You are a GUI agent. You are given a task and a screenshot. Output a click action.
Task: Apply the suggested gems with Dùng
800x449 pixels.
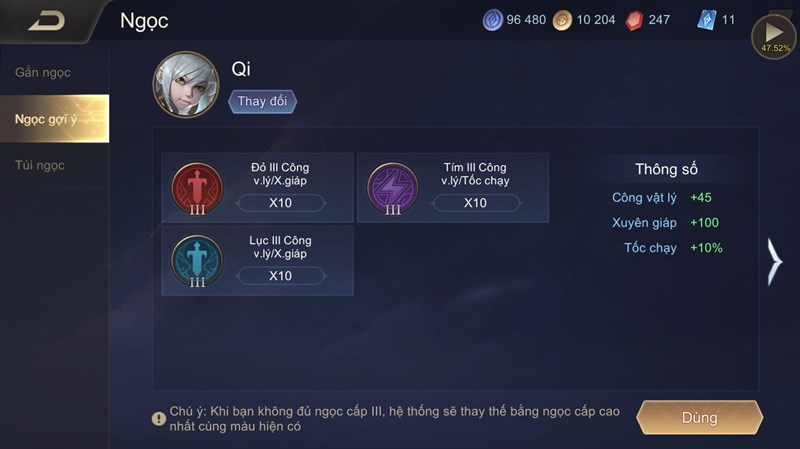(700, 417)
